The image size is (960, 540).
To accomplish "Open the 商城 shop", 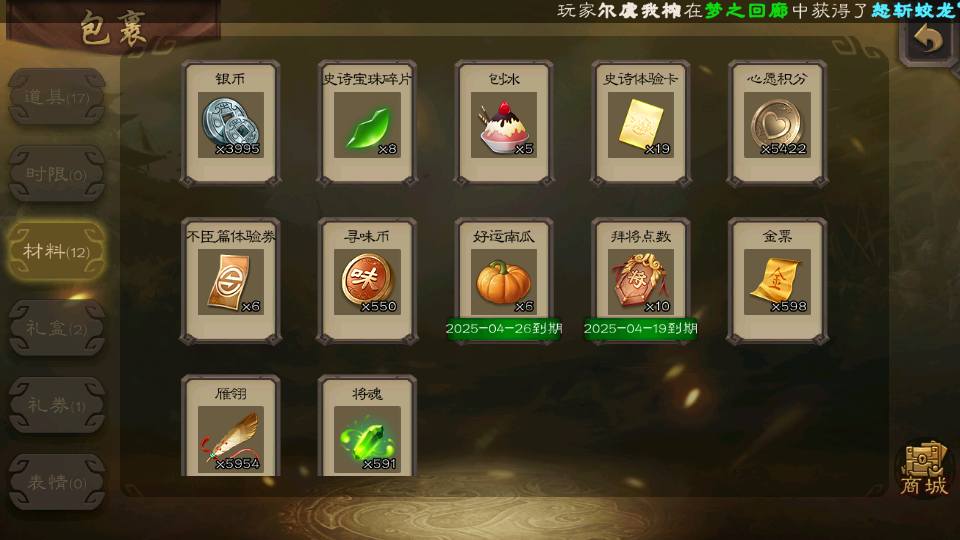I will (922, 468).
